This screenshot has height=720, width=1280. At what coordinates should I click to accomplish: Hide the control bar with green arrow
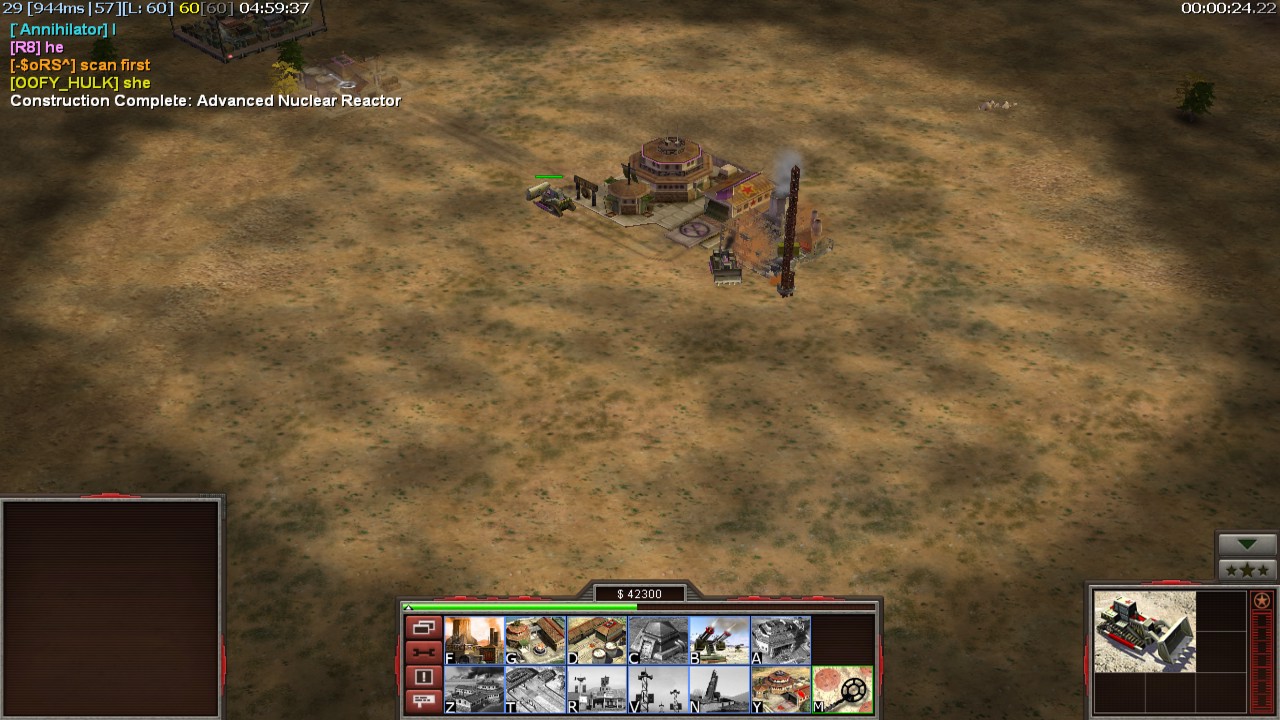pos(1247,544)
